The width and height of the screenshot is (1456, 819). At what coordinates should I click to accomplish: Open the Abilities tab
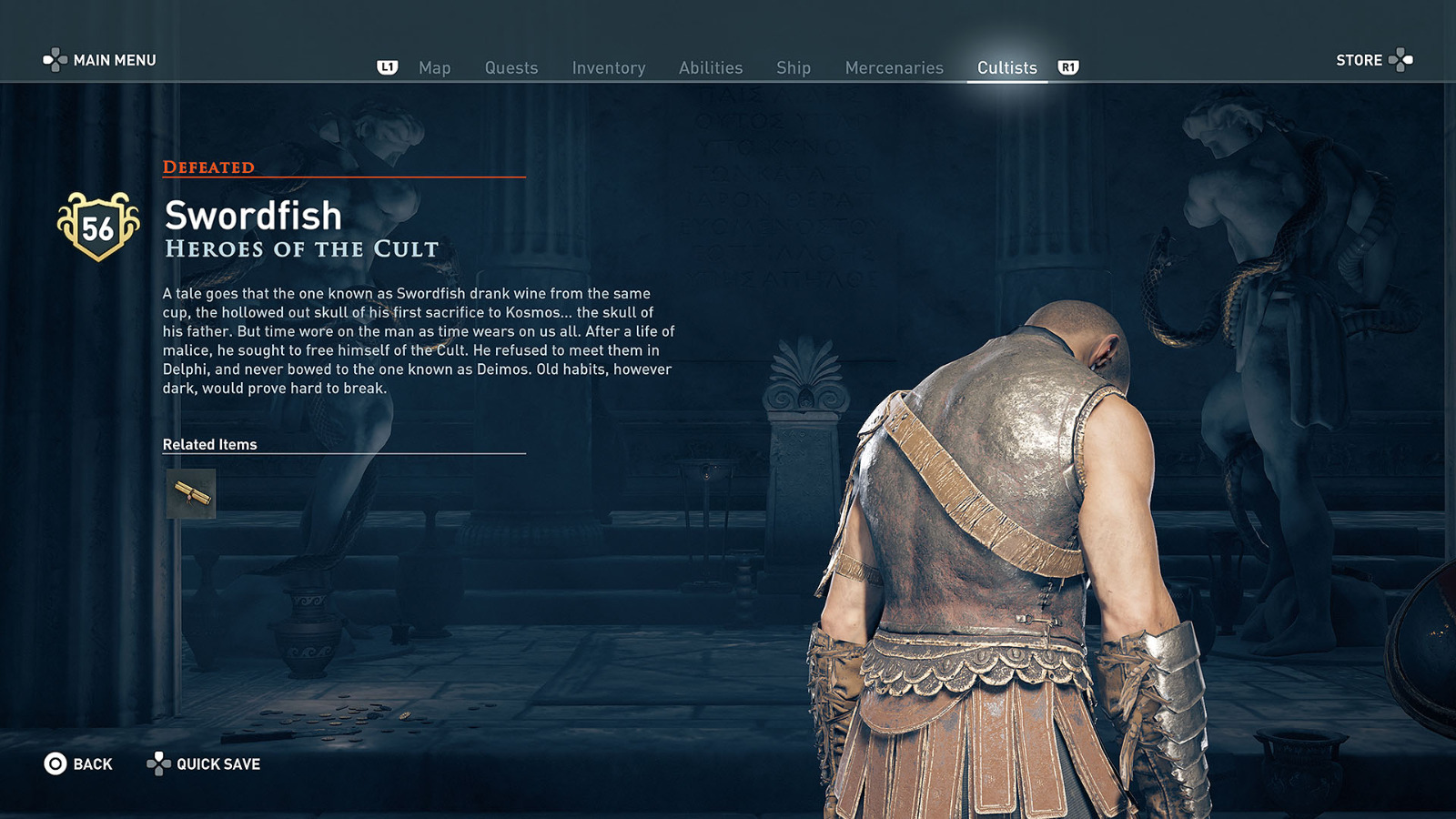[711, 67]
